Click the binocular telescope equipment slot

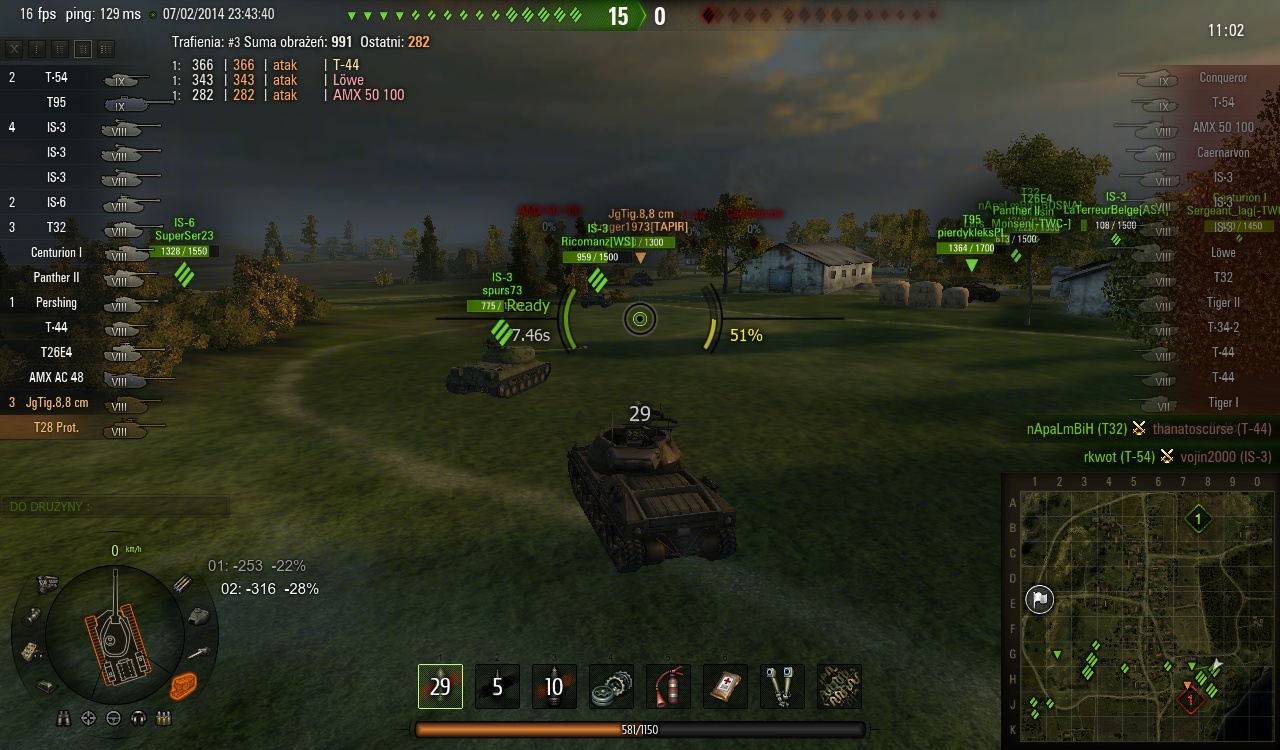click(782, 687)
